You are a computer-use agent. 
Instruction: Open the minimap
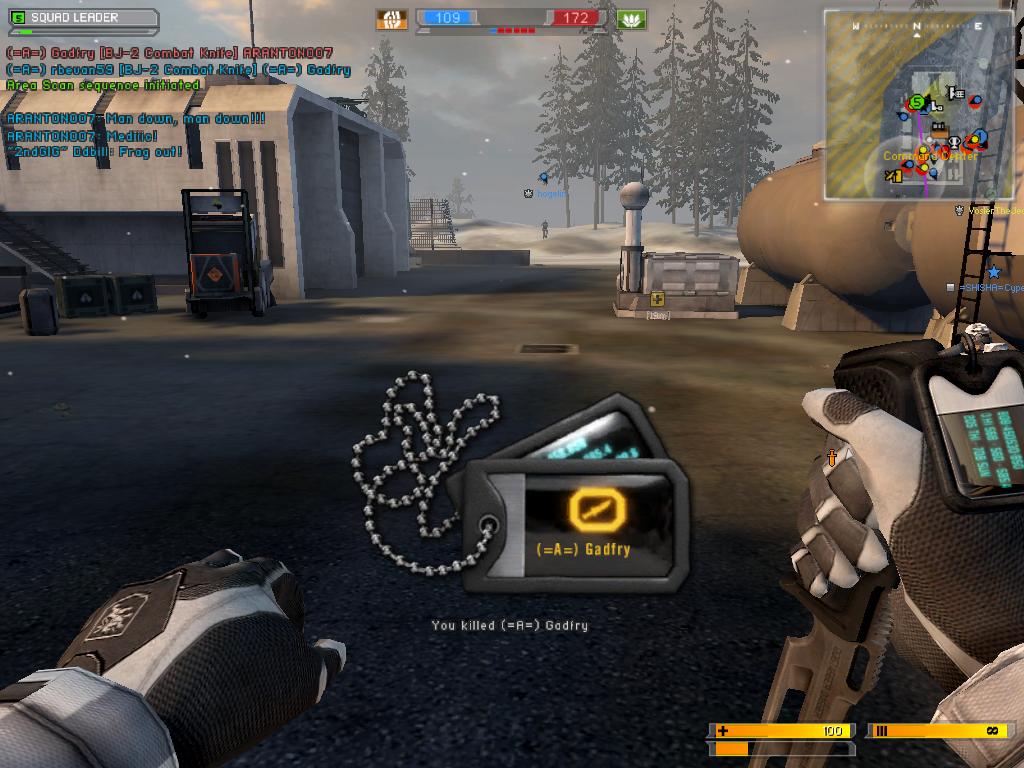point(919,104)
